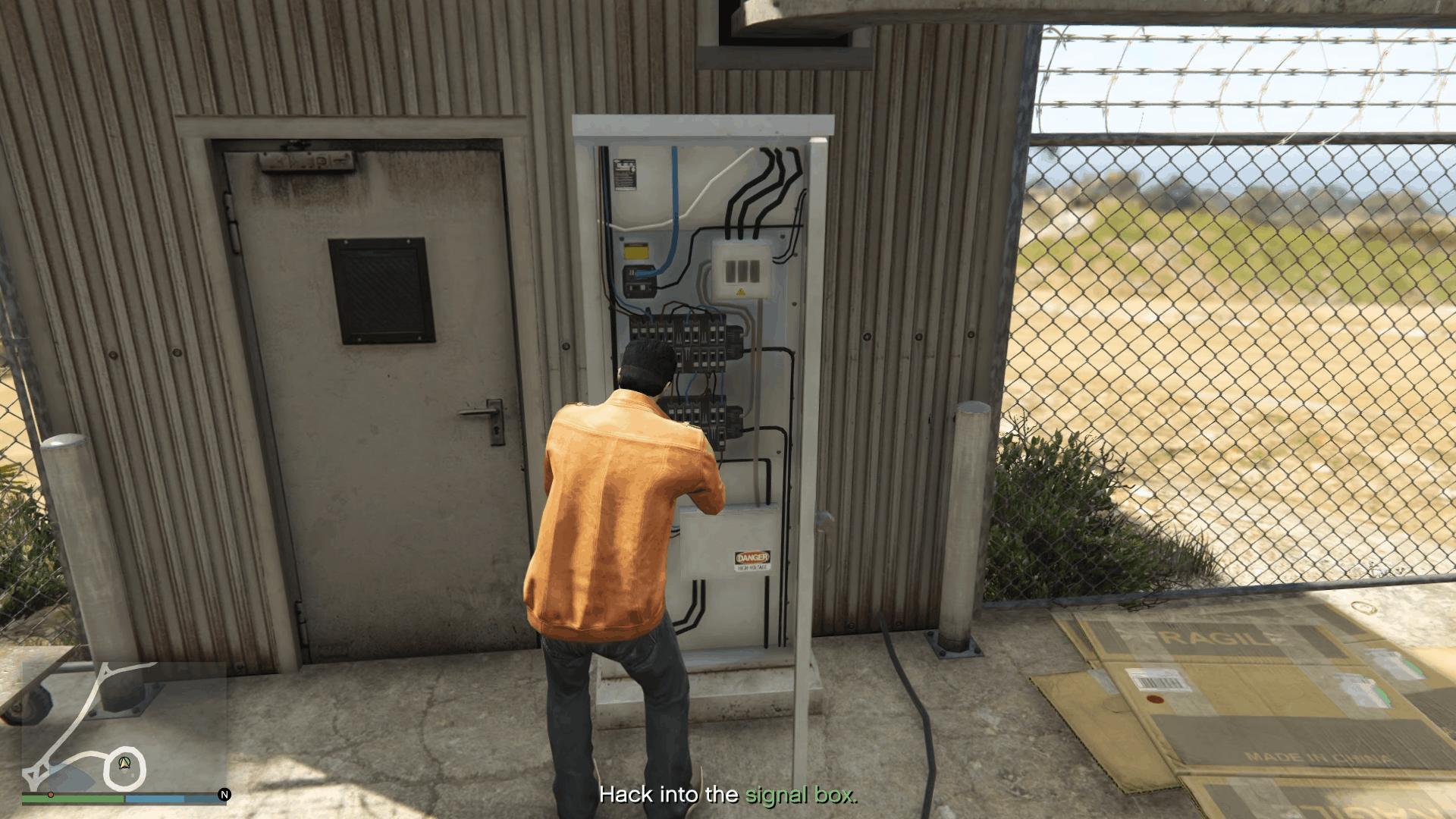The width and height of the screenshot is (1456, 819).
Task: Click the yellow sticker above the breaker relay
Action: 635,251
